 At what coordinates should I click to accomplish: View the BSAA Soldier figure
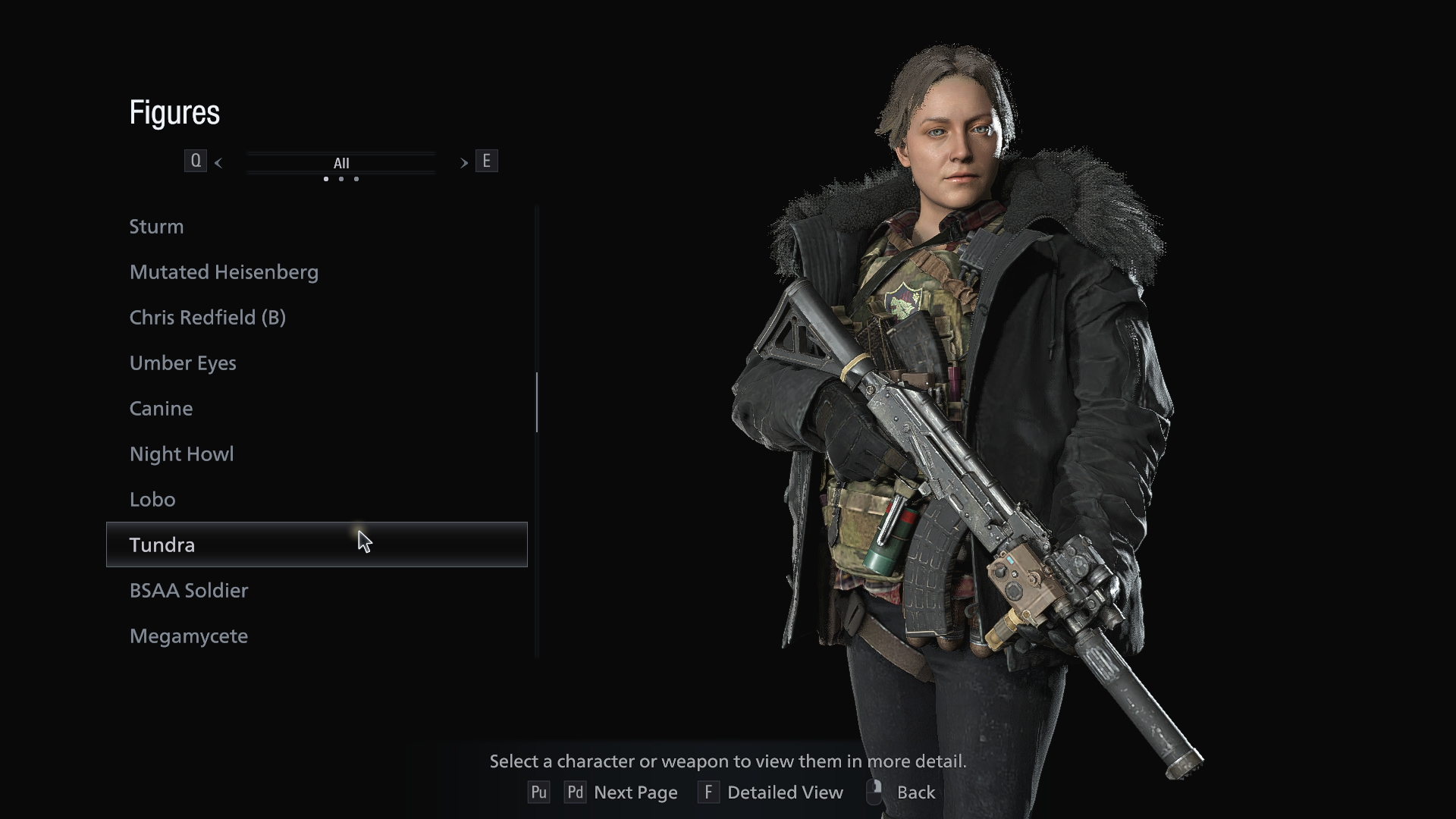click(x=189, y=591)
